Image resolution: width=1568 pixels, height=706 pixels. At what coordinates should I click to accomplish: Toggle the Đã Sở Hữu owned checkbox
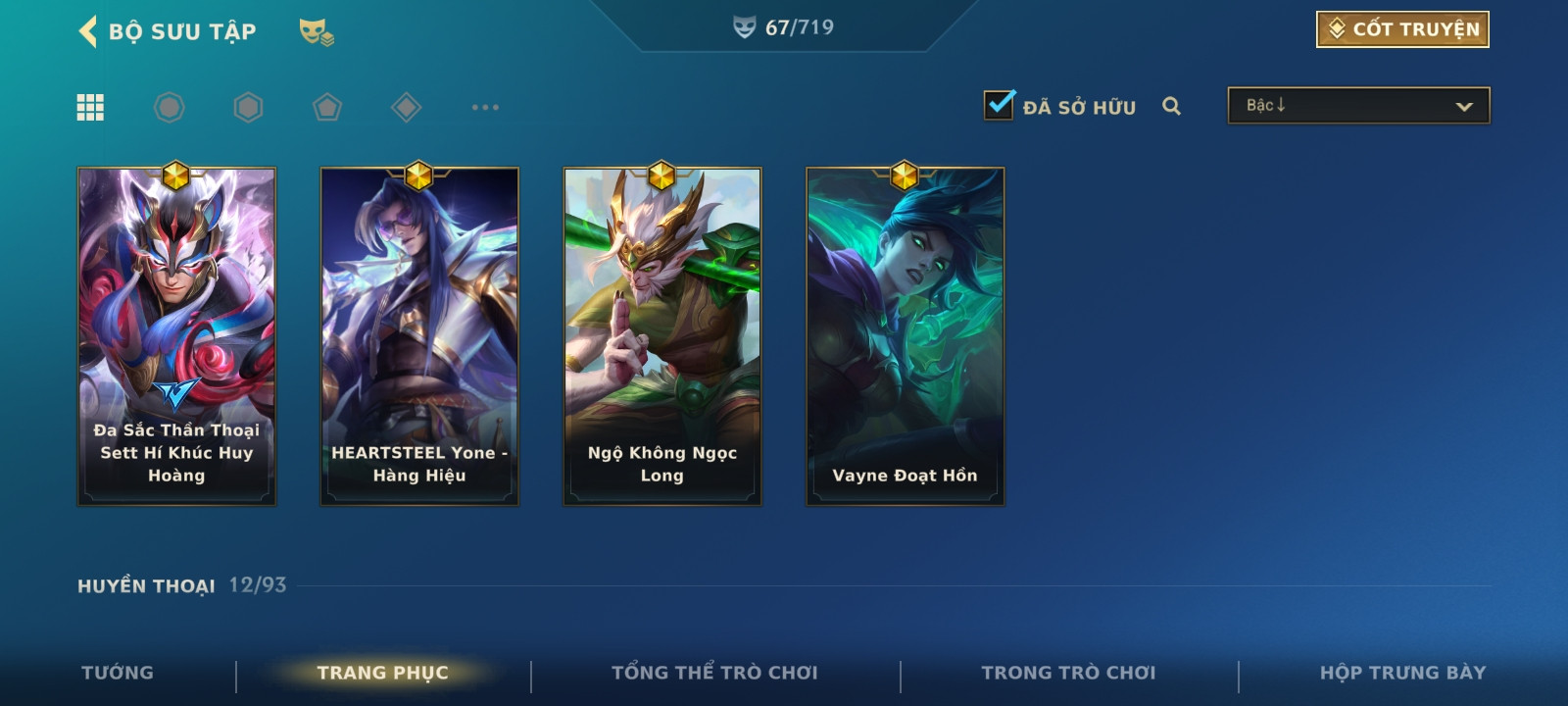pos(1000,105)
